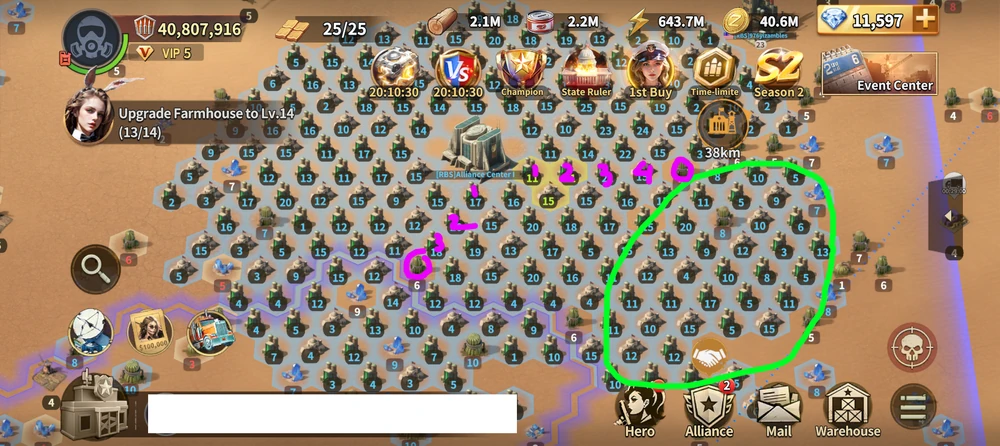1000x446 pixels.
Task: Open the Event Center banner
Action: (879, 73)
